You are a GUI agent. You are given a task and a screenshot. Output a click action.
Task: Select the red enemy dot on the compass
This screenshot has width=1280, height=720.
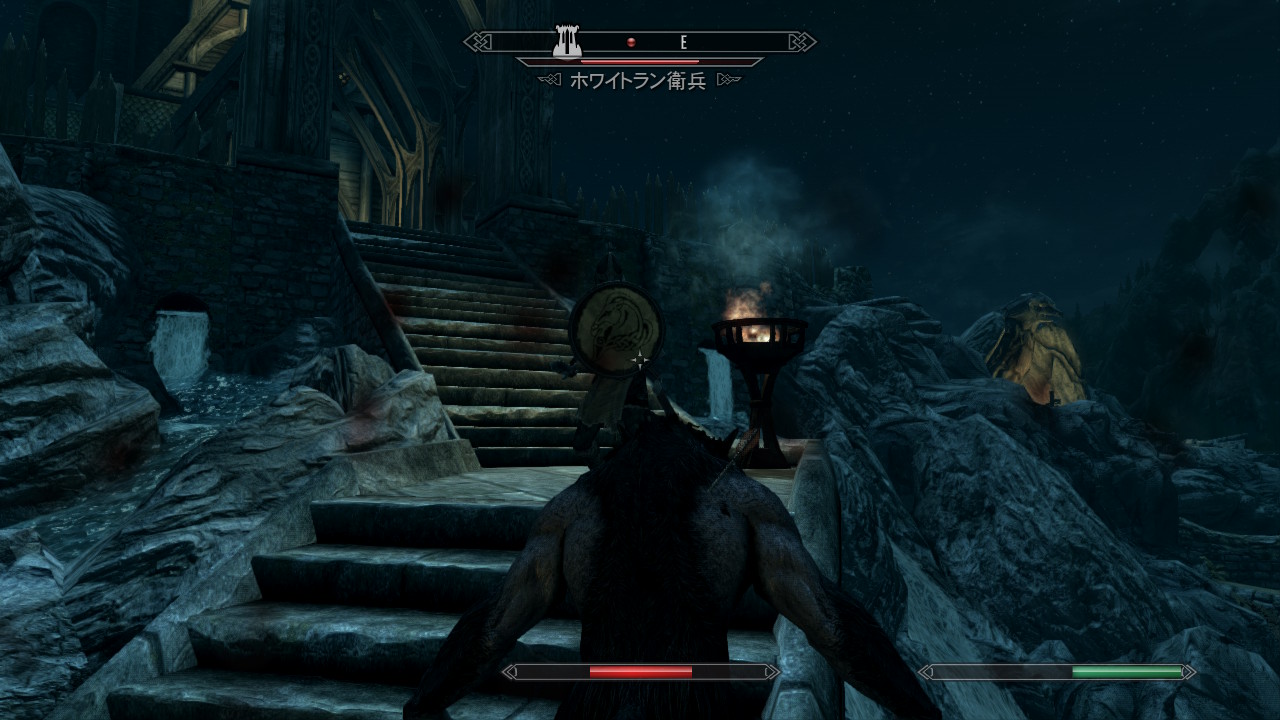631,42
